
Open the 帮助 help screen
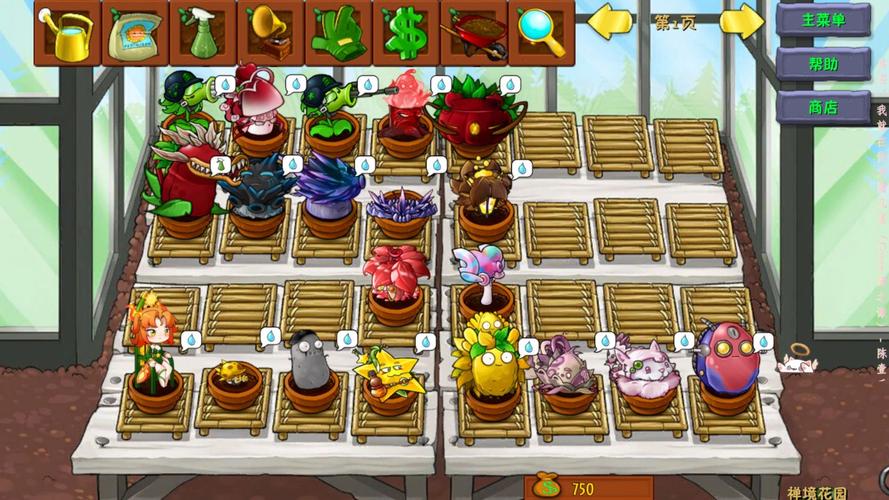point(823,63)
